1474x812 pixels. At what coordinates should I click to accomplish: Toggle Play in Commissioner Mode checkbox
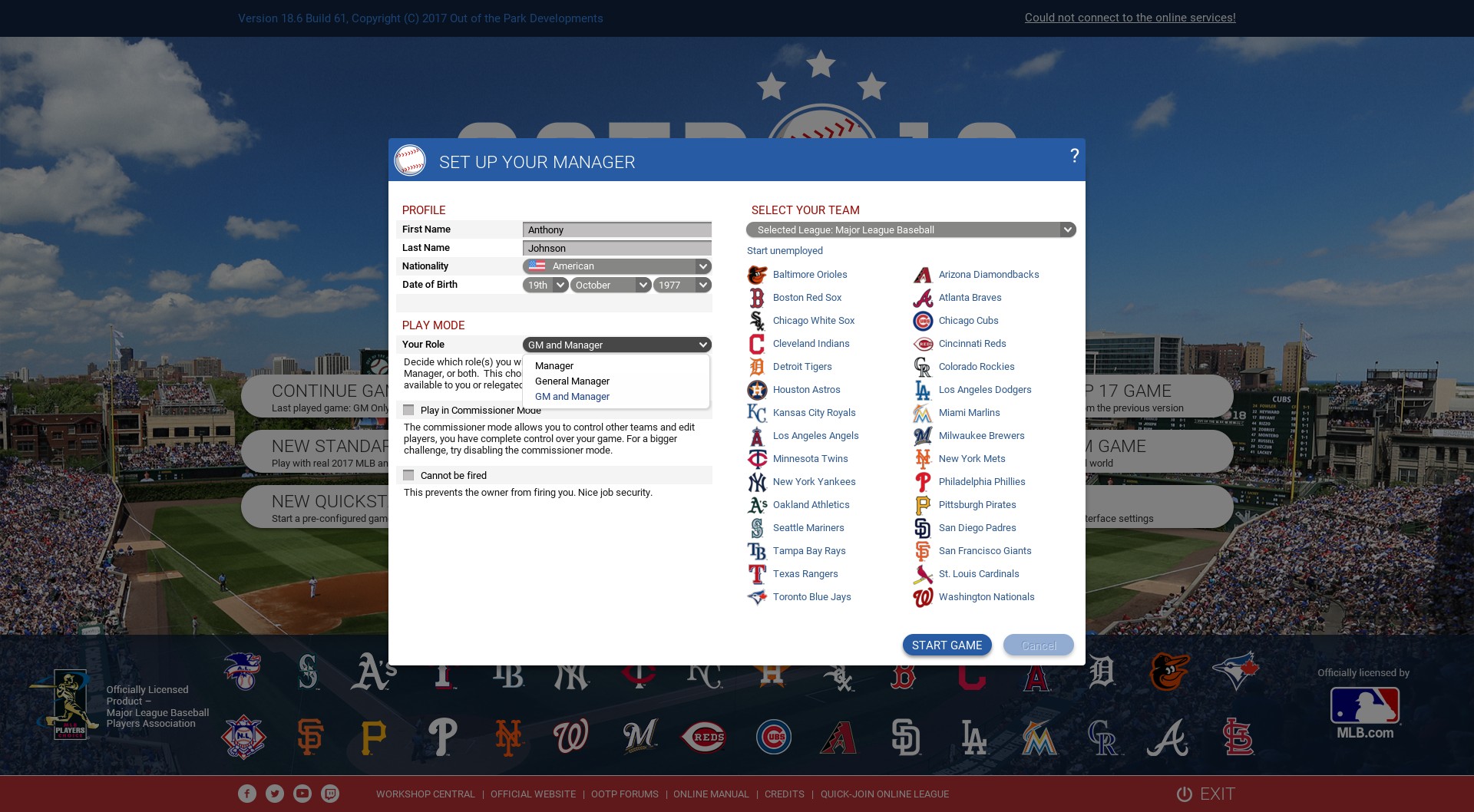click(x=409, y=411)
